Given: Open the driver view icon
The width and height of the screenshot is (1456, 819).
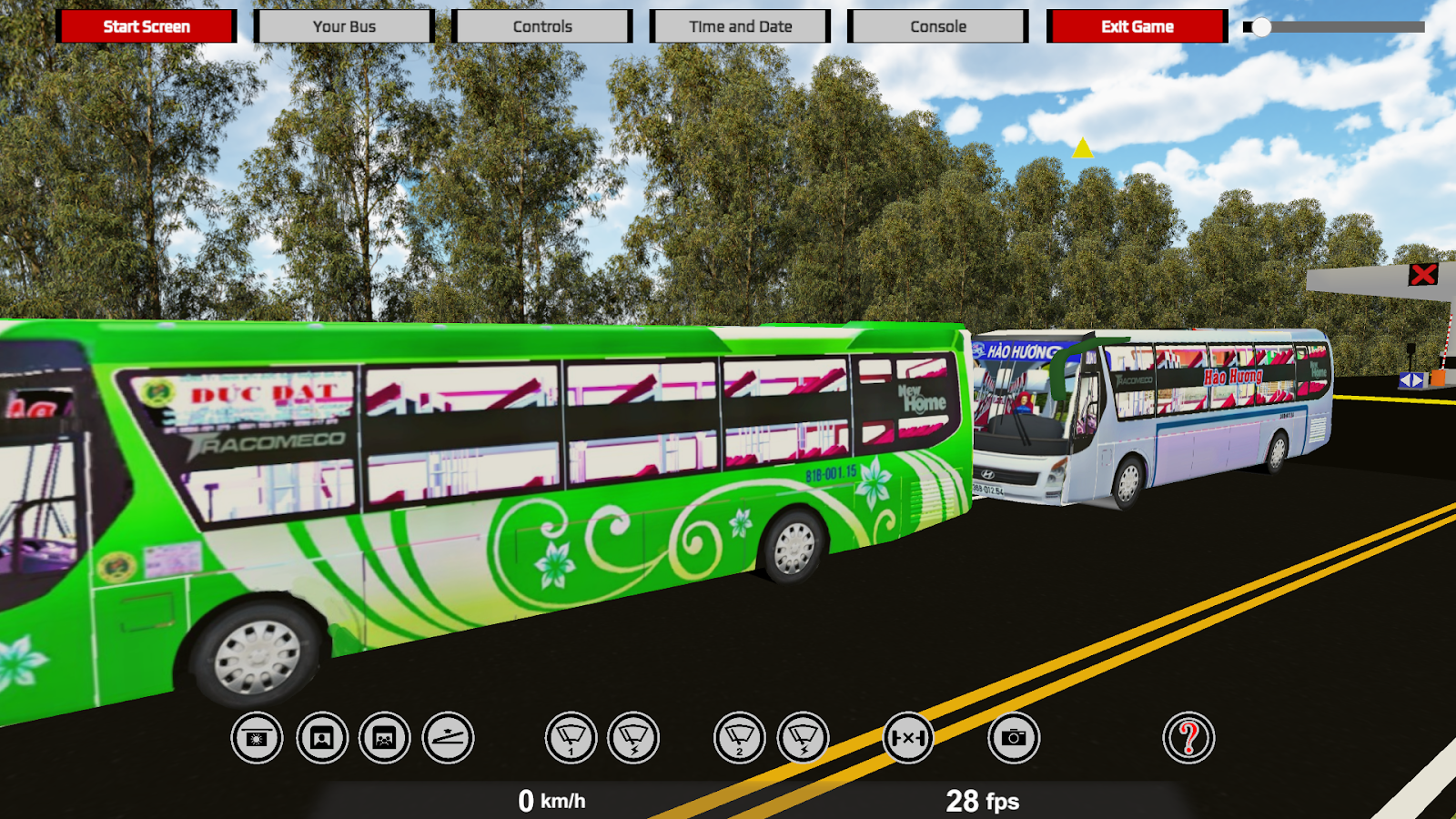Looking at the screenshot, I should (320, 738).
